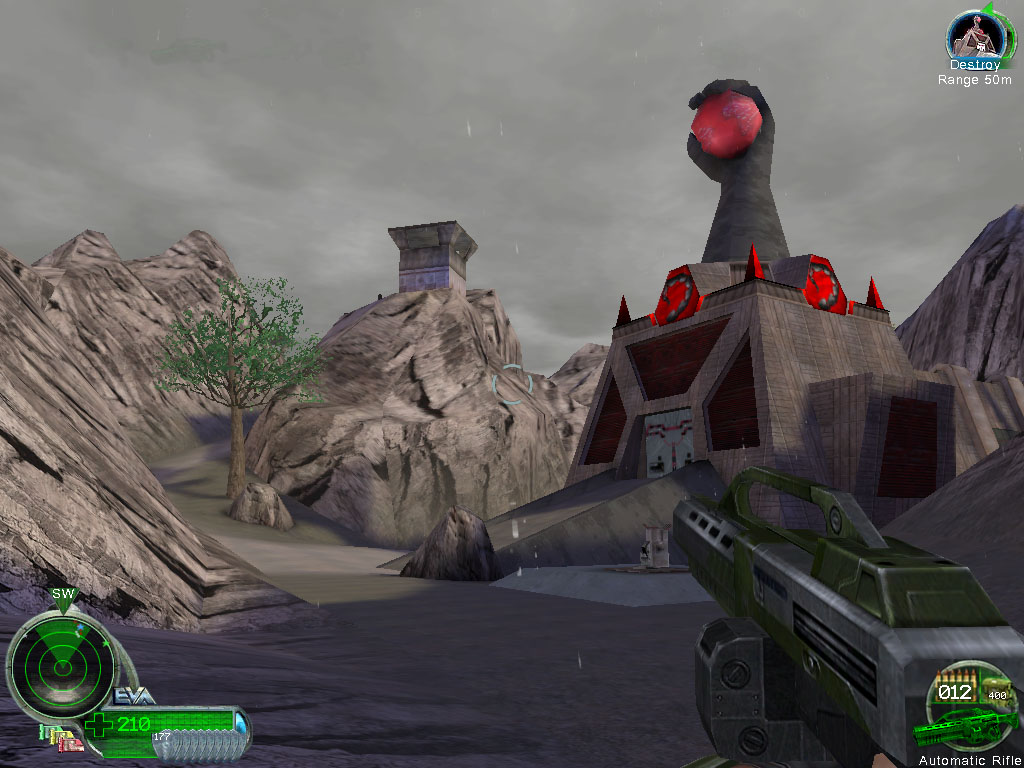Image resolution: width=1024 pixels, height=768 pixels.
Task: Select the yellow keycard icon
Action: click(x=59, y=736)
